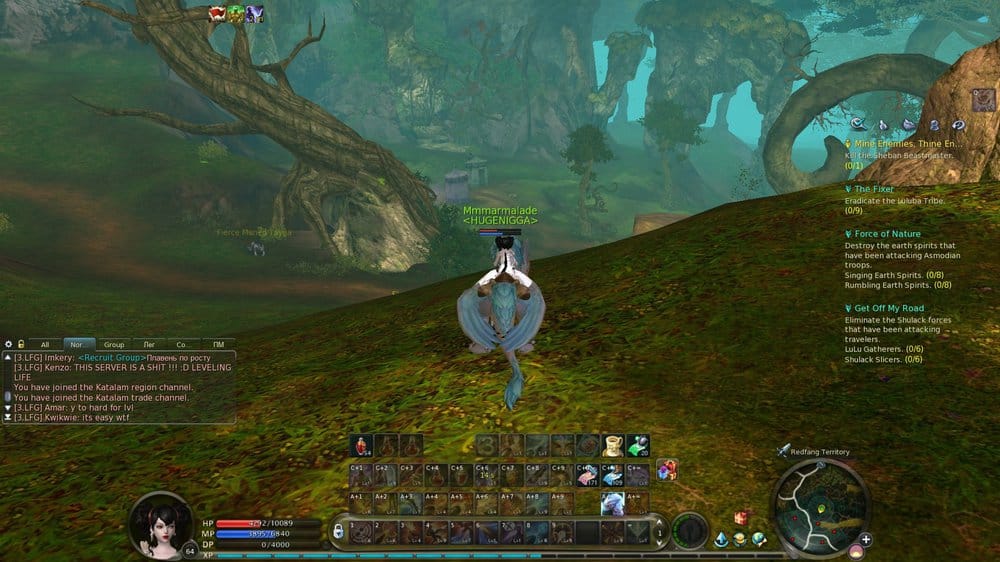Image resolution: width=1000 pixels, height=562 pixels.
Task: Click the plus button on minimap
Action: coord(866,540)
